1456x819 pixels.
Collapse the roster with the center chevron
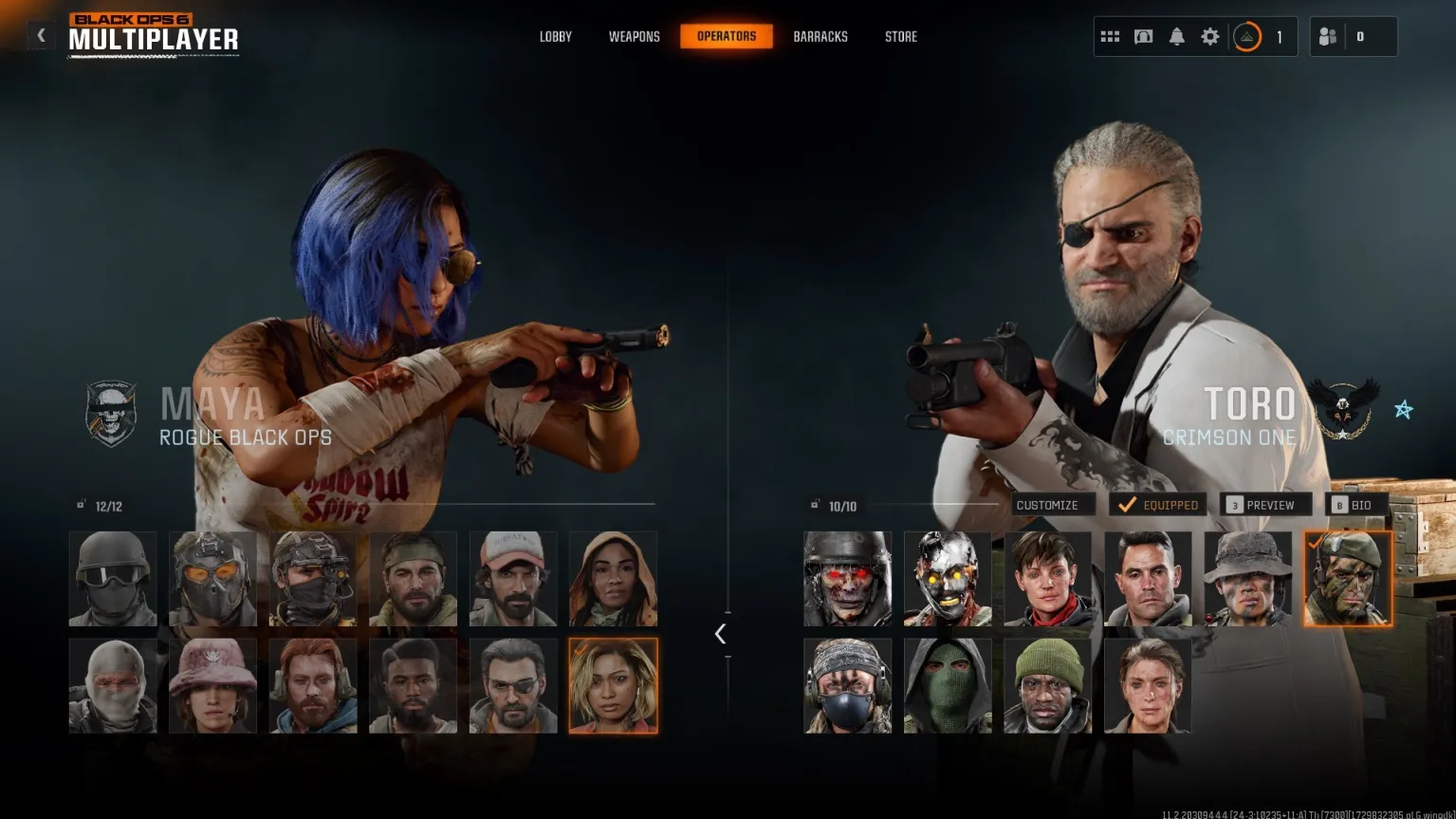[722, 633]
